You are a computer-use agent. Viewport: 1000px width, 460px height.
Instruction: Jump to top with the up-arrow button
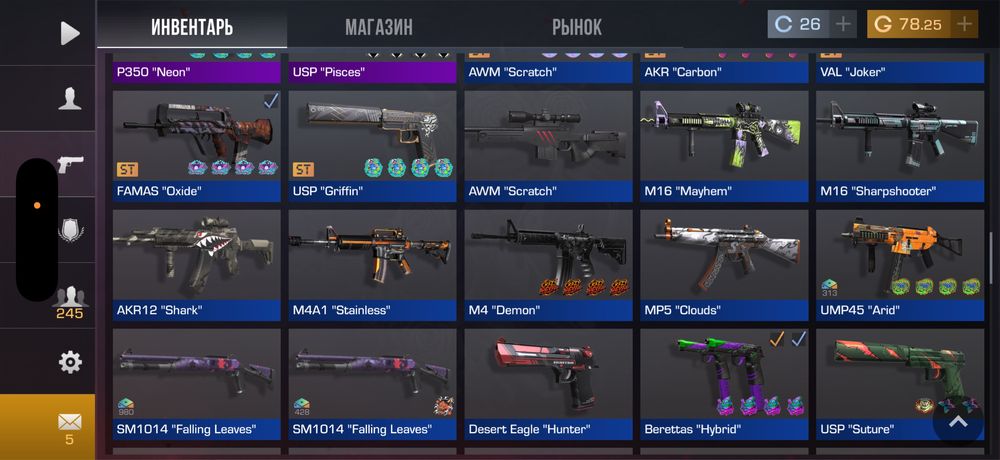(x=958, y=421)
